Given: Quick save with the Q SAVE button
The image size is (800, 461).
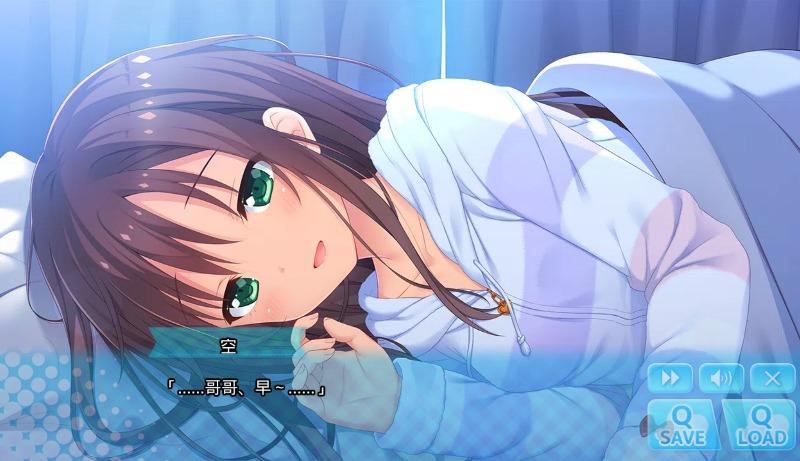Looking at the screenshot, I should point(683,423).
